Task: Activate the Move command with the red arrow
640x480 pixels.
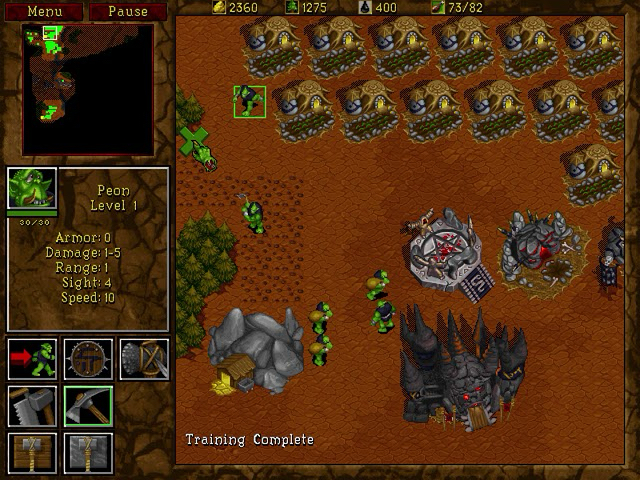Action: [32, 358]
